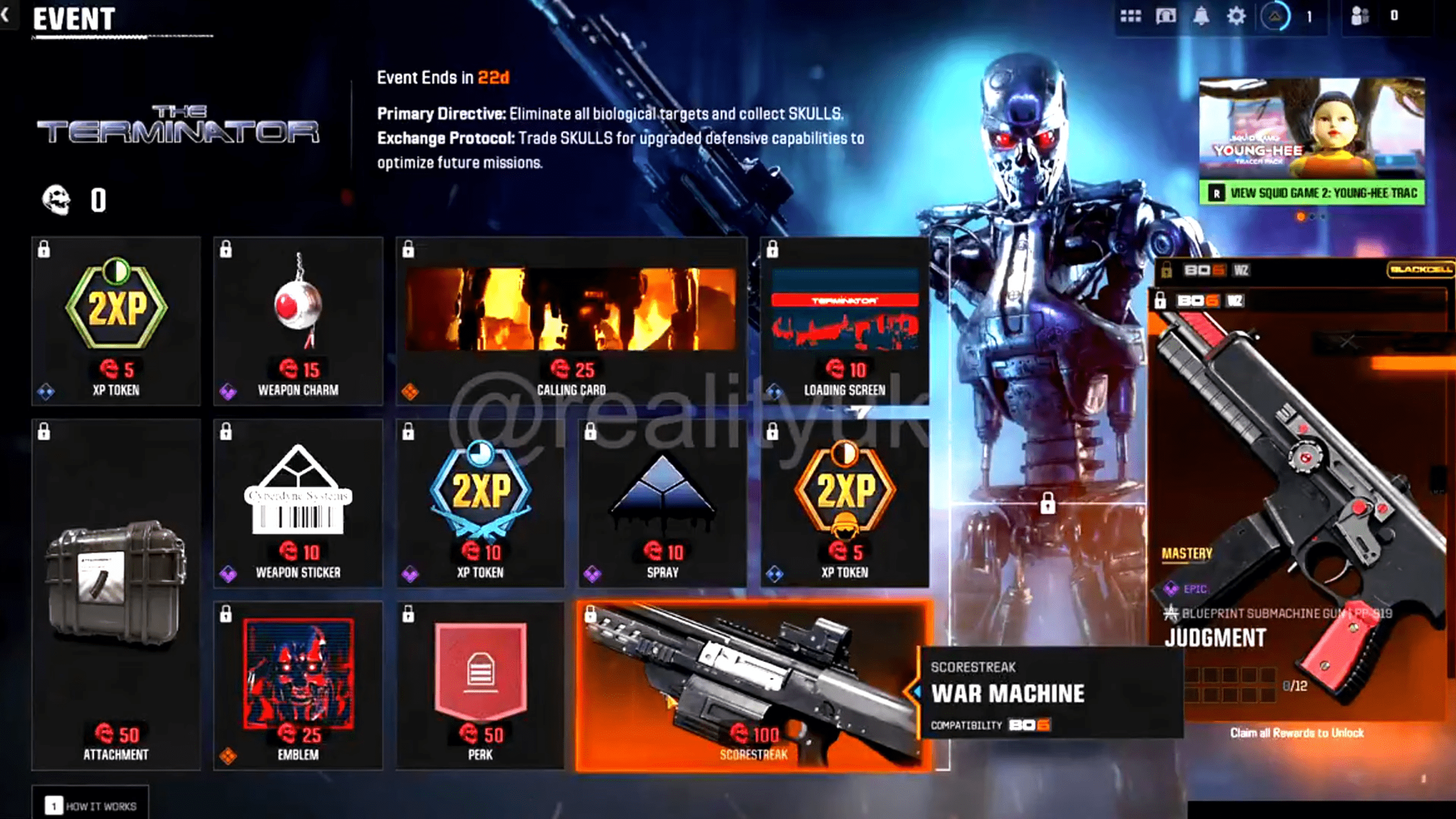Open the HOW IT WORKS guide

(91, 805)
